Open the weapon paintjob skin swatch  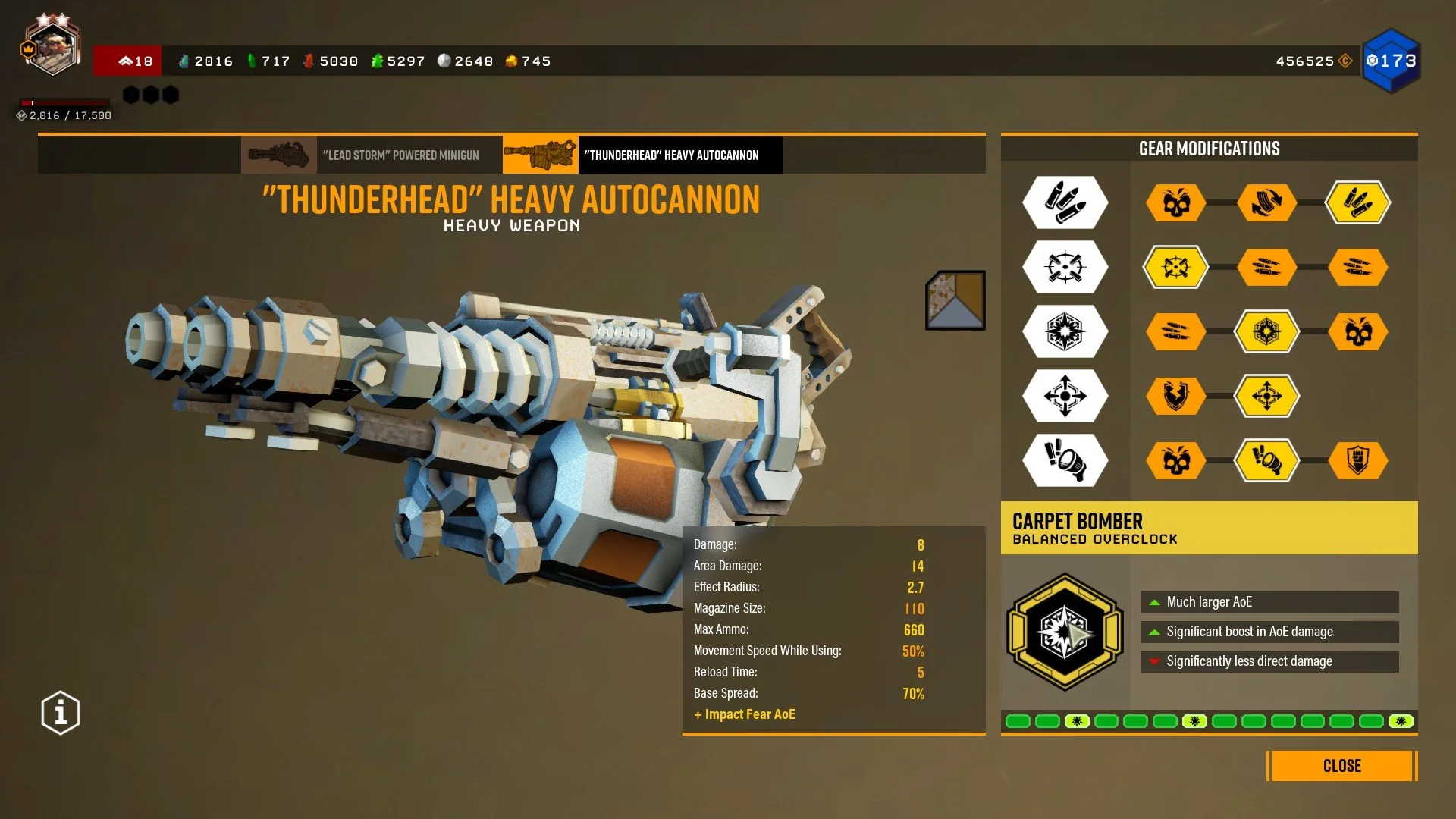955,300
